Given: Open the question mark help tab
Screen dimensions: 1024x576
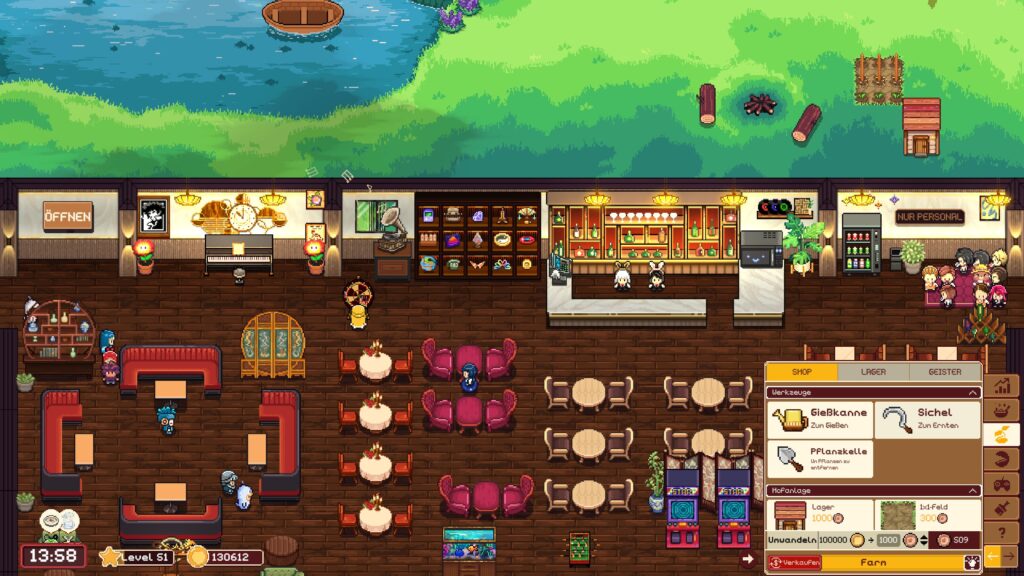Looking at the screenshot, I should tap(1002, 533).
